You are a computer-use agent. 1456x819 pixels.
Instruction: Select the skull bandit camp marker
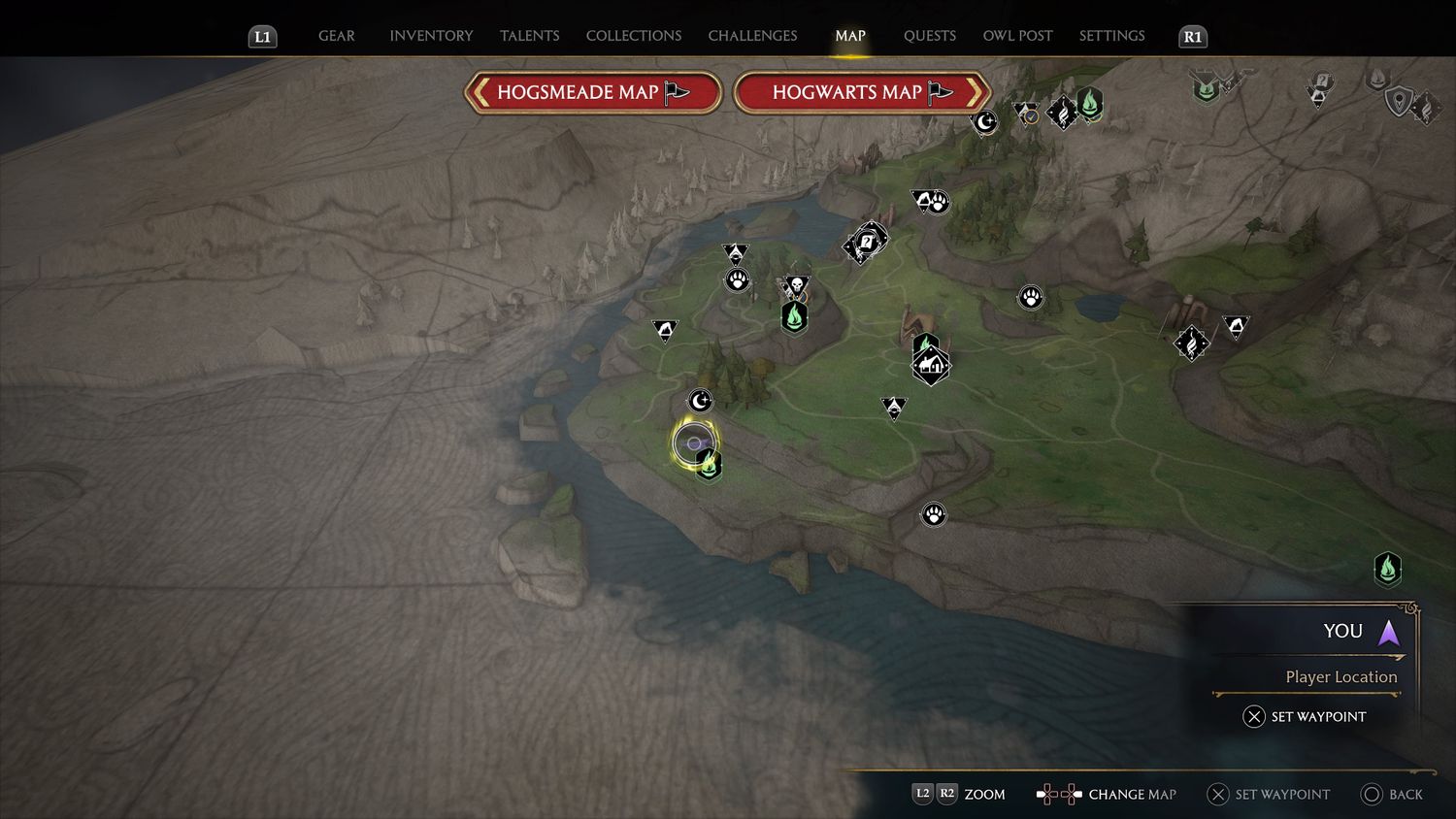pyautogui.click(x=796, y=285)
